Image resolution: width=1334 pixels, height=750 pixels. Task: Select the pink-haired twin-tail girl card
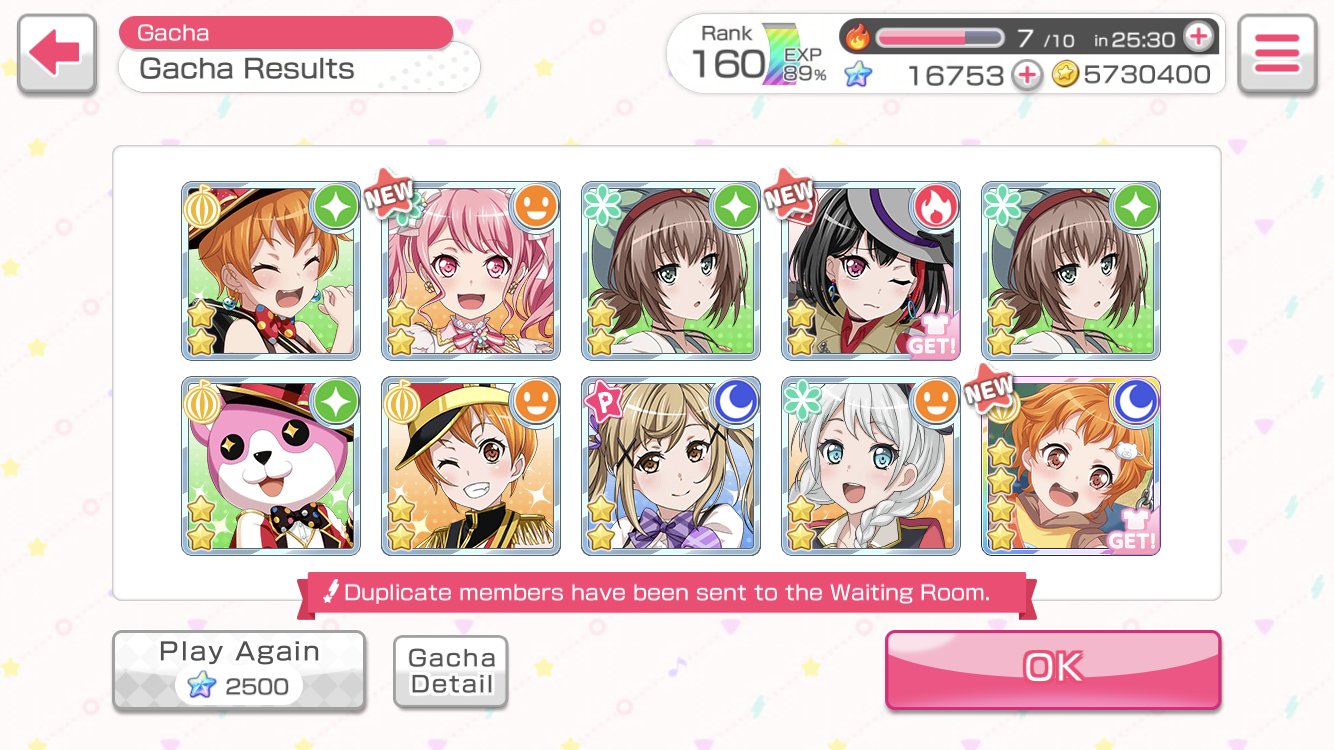pos(470,270)
